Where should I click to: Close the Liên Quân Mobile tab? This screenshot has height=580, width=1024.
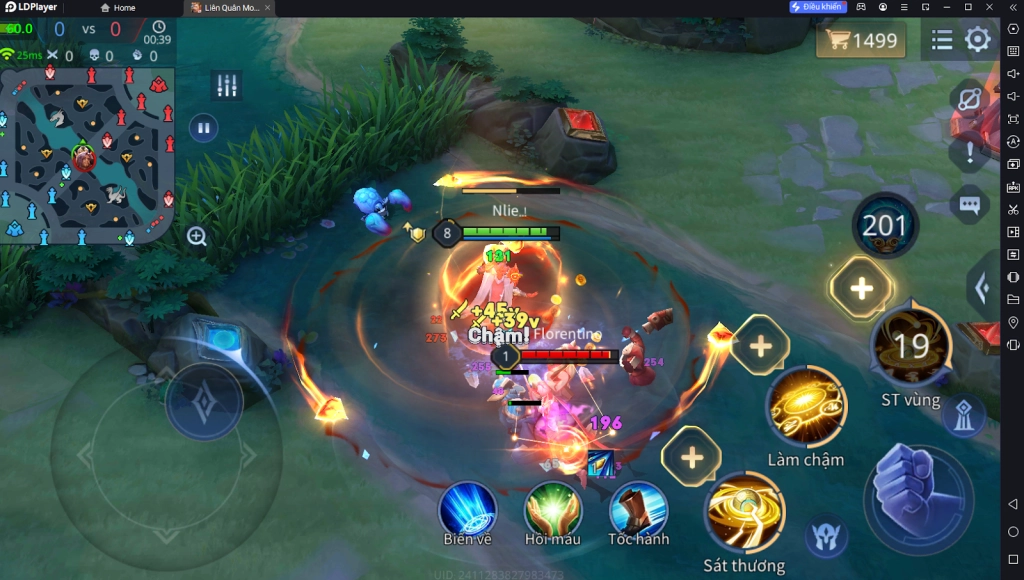(x=267, y=8)
